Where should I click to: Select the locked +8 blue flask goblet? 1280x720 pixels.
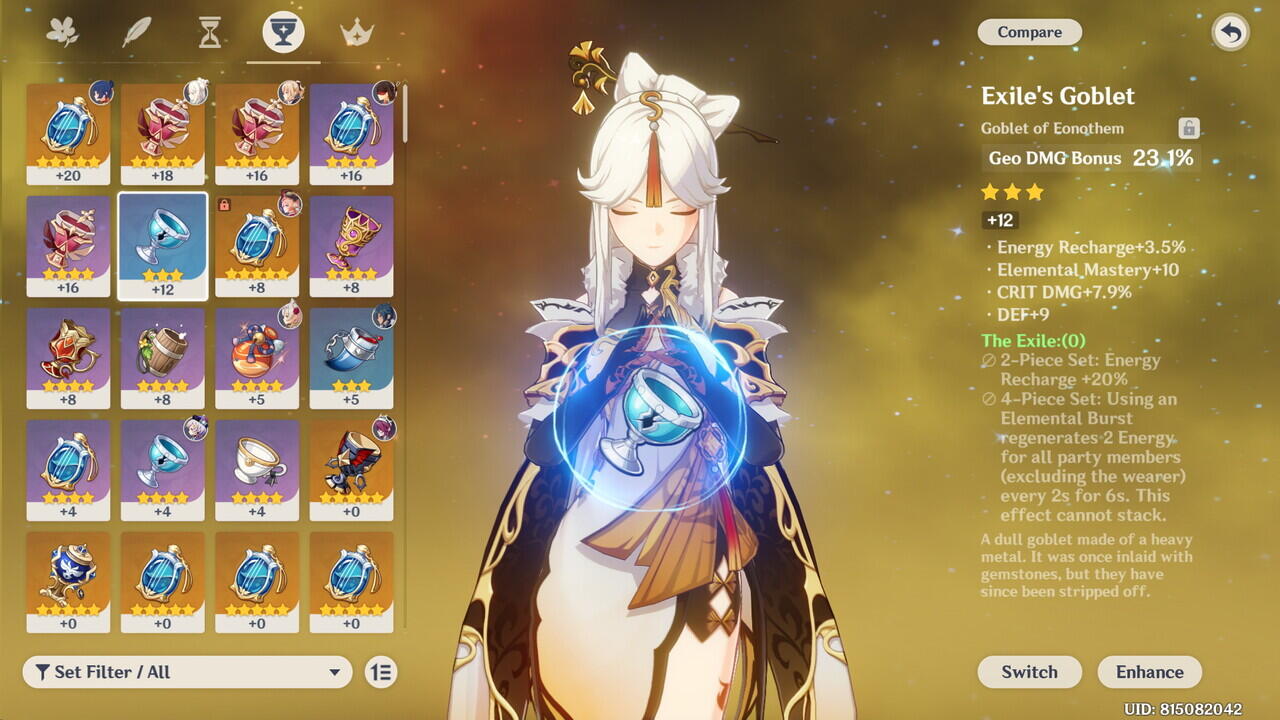click(257, 245)
